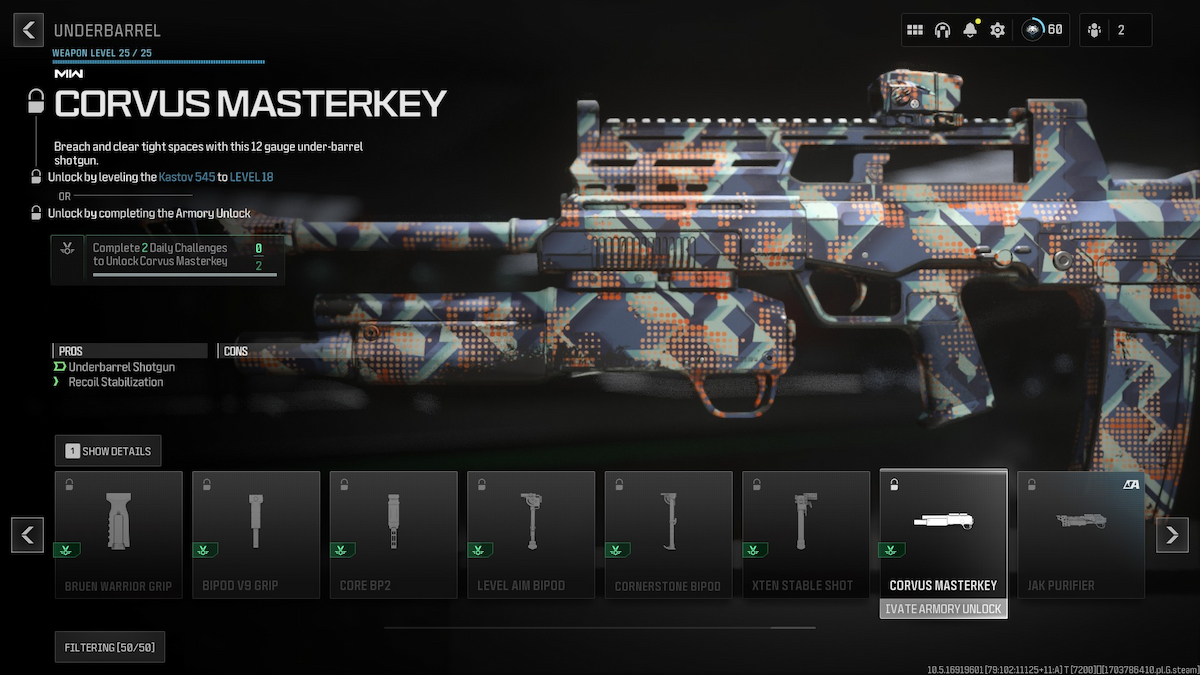Screen dimensions: 1200x675
Task: Show details of the Corvus Masterkey
Action: (108, 451)
